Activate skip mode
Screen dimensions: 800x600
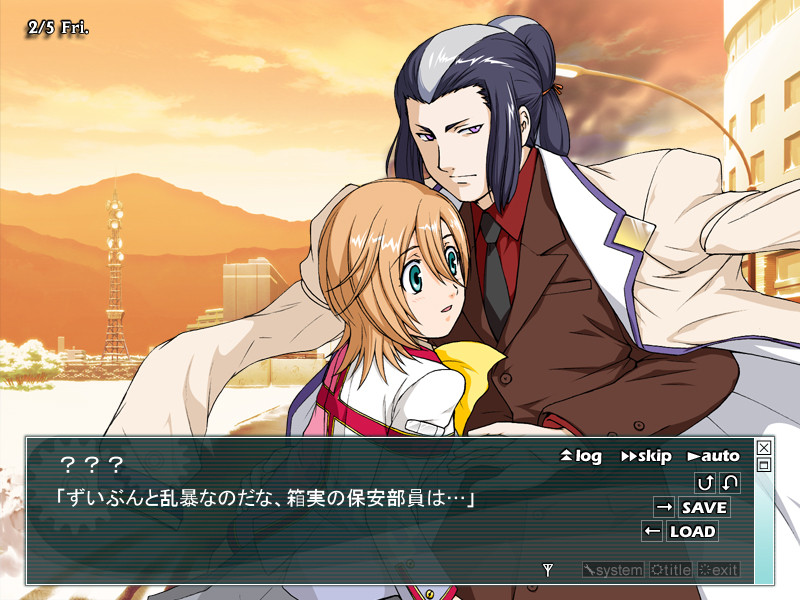tap(646, 456)
